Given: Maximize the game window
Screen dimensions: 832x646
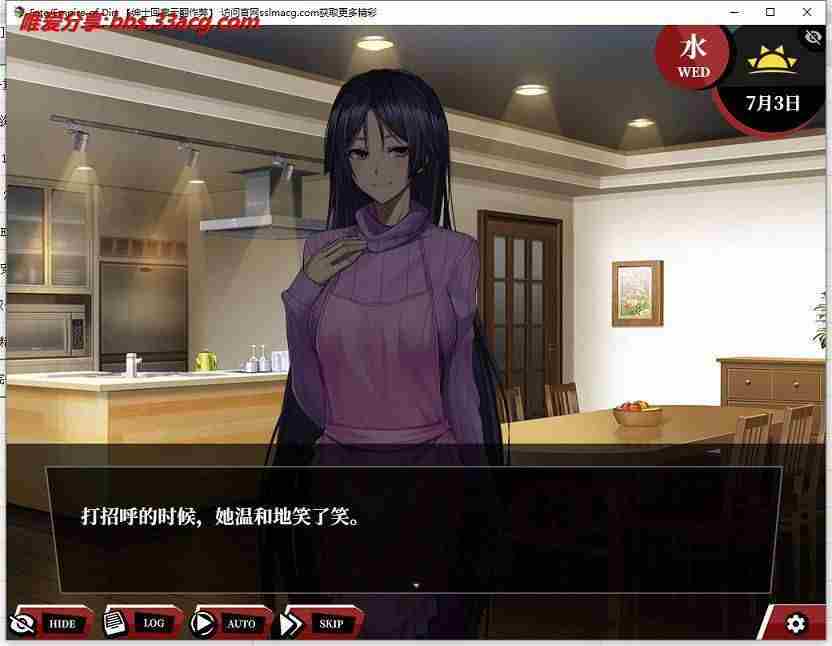Looking at the screenshot, I should point(770,12).
